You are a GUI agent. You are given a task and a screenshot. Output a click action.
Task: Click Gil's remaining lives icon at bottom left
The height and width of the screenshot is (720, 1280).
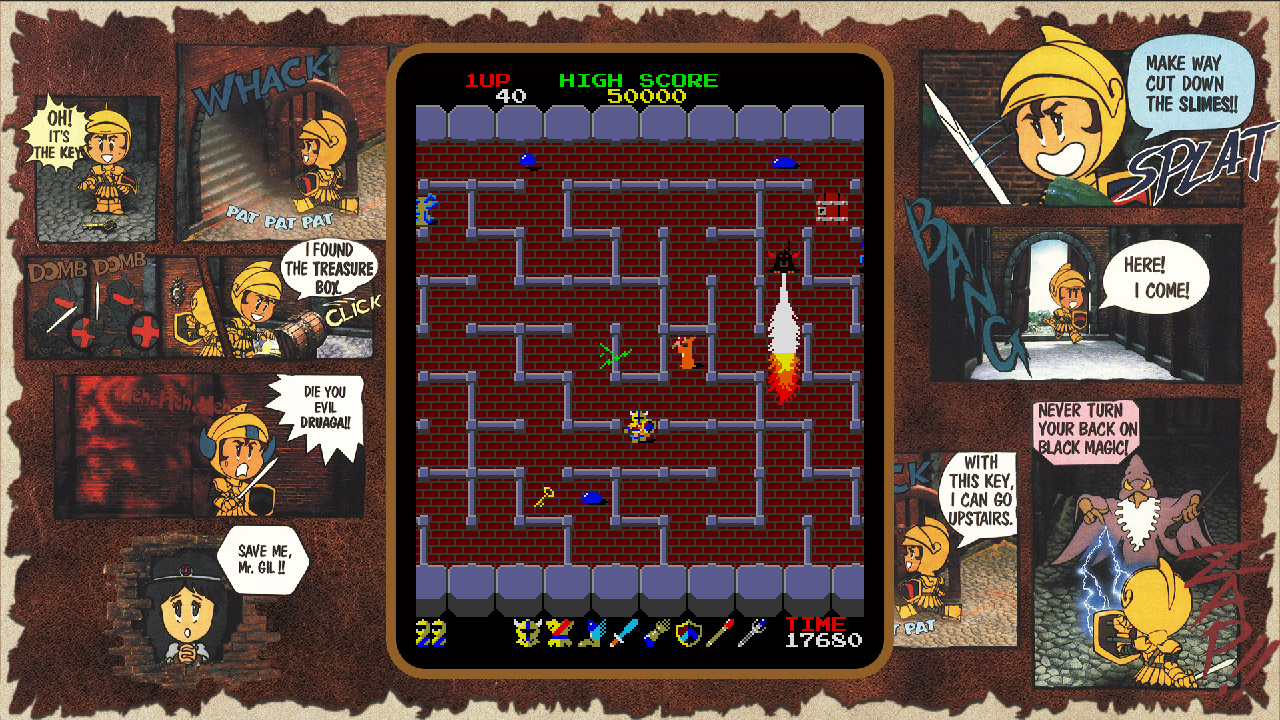(430, 632)
